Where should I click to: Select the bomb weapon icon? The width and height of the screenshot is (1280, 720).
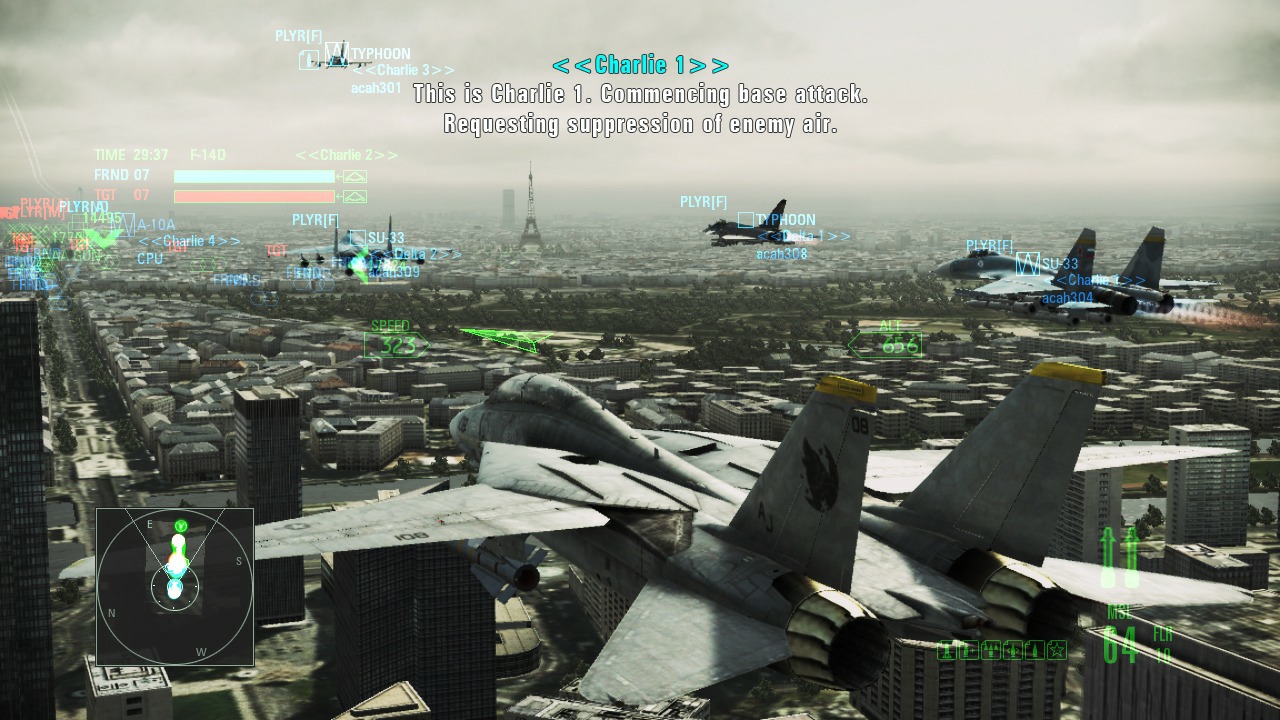pyautogui.click(x=1033, y=650)
